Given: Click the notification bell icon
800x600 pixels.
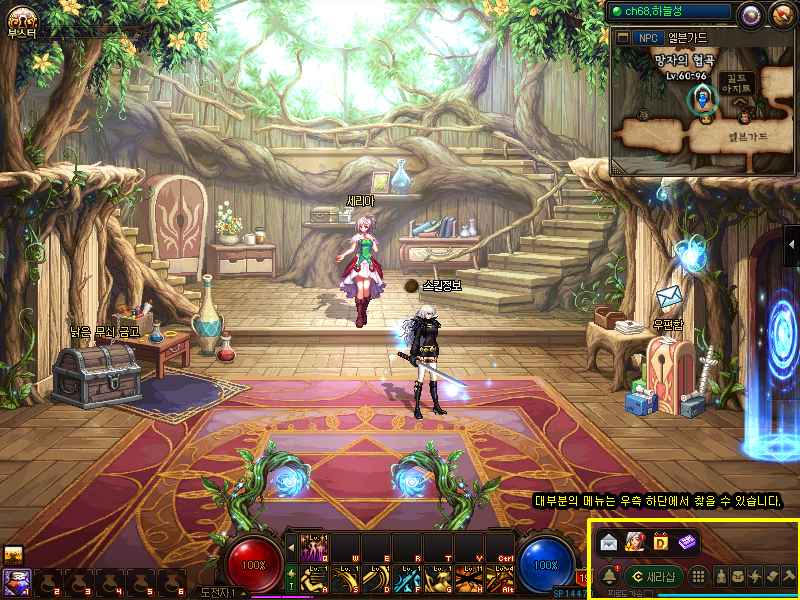Looking at the screenshot, I should tap(609, 576).
